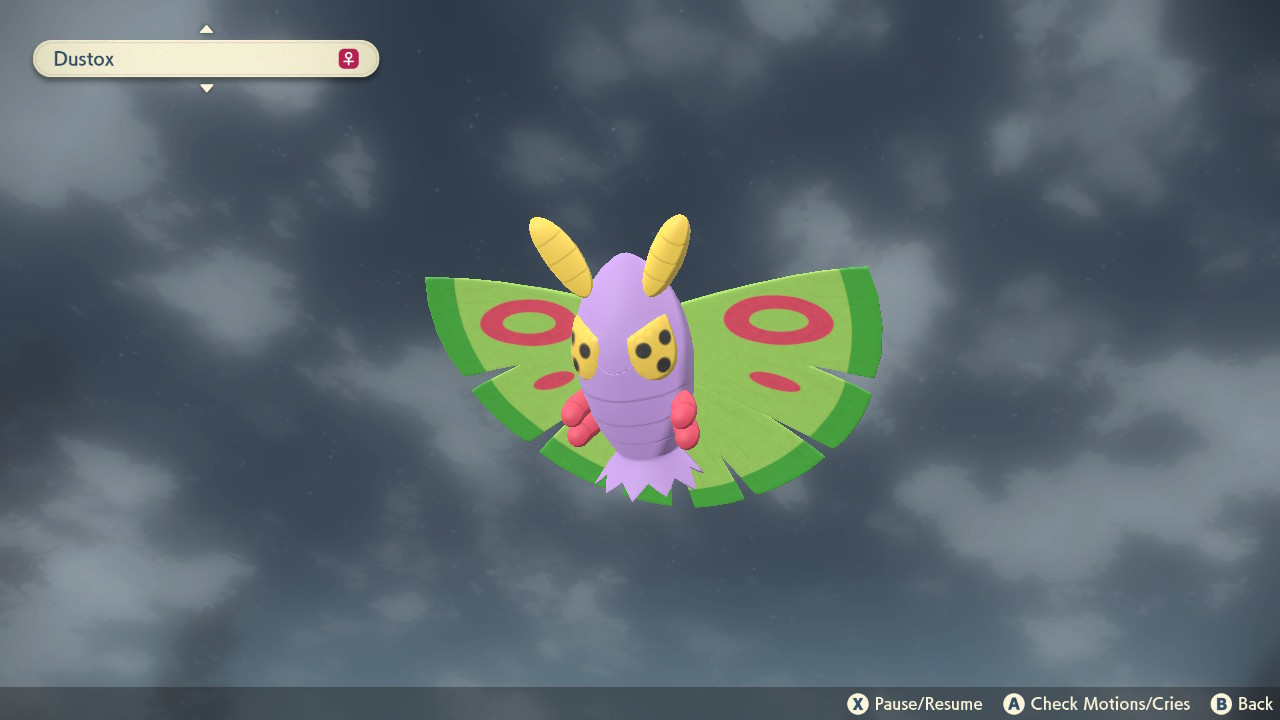Click Back to exit the Pokémon viewer
The height and width of the screenshot is (720, 1280).
pos(1242,703)
